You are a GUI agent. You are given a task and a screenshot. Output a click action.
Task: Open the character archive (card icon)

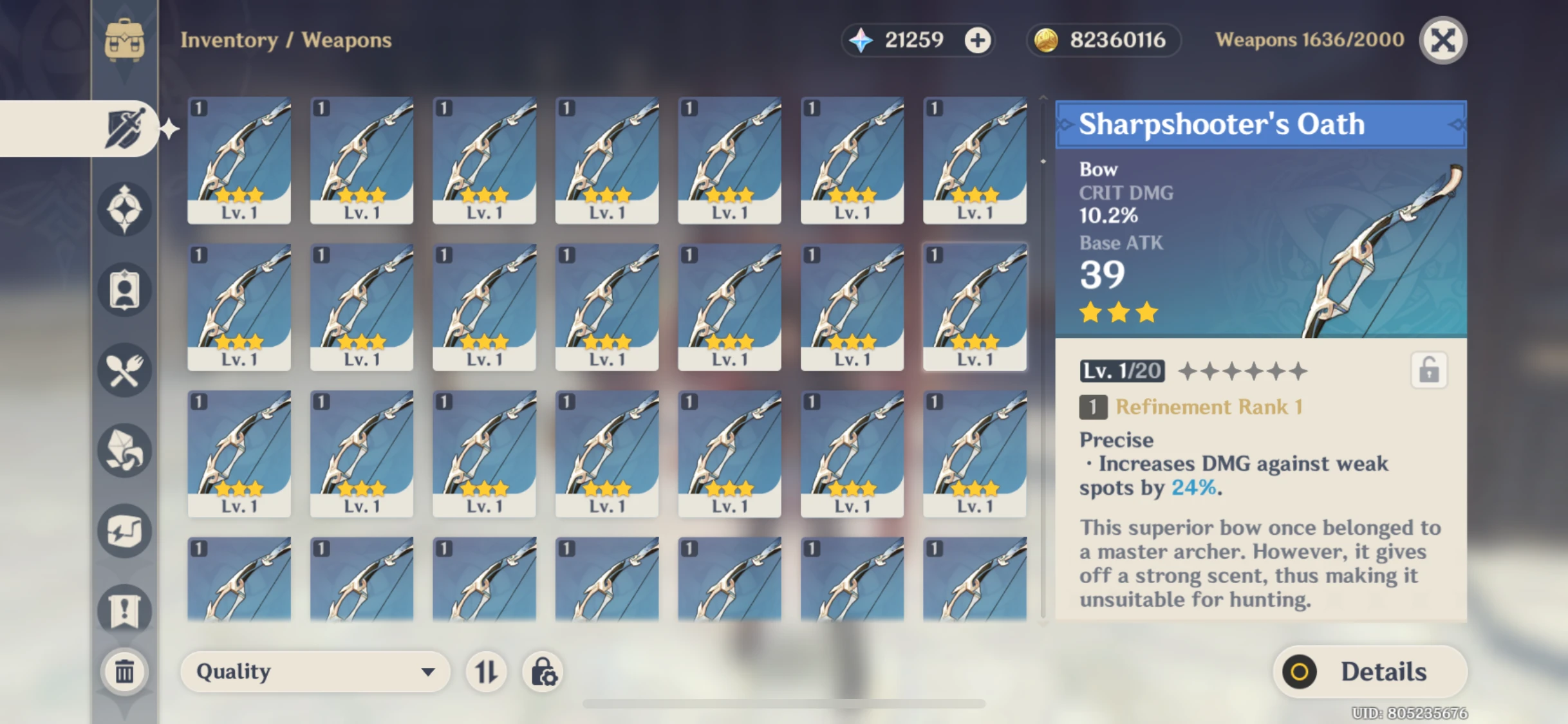126,289
